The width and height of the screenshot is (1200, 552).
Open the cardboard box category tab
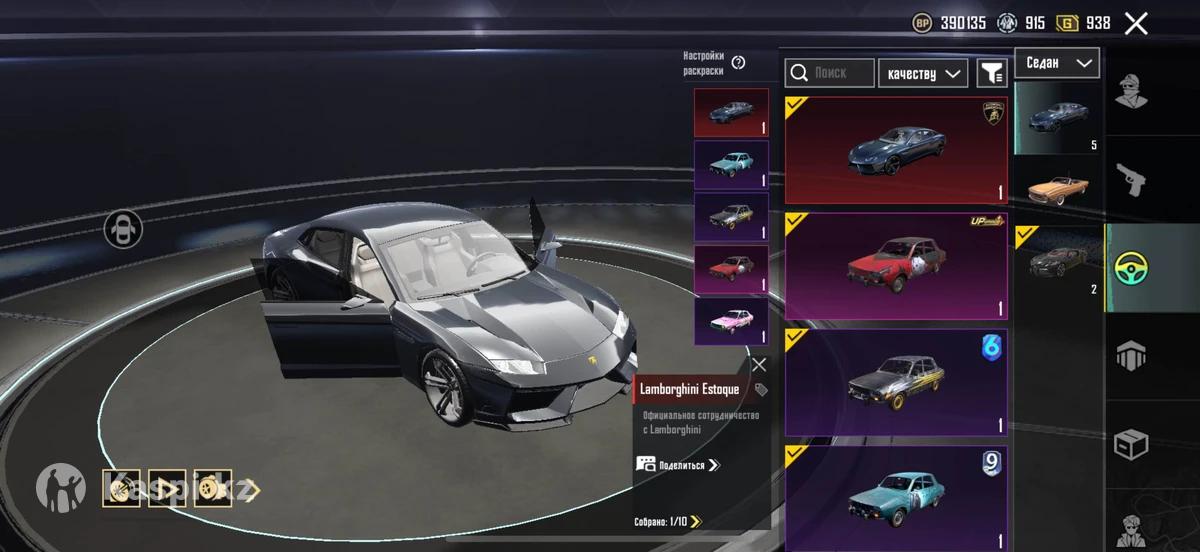pos(1131,444)
